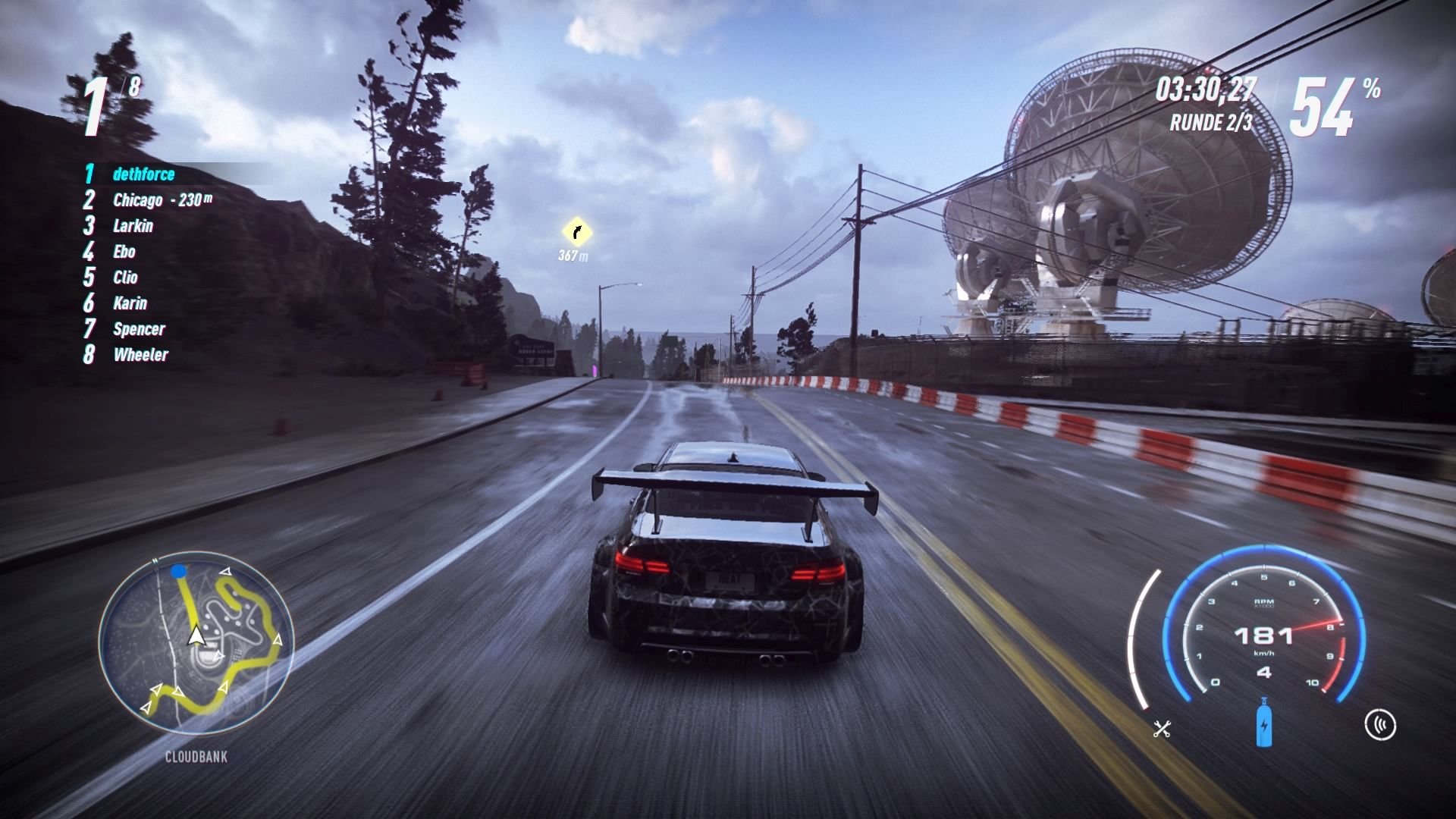Select the Wheeler entry in the standings
This screenshot has width=1456, height=819.
coord(140,354)
